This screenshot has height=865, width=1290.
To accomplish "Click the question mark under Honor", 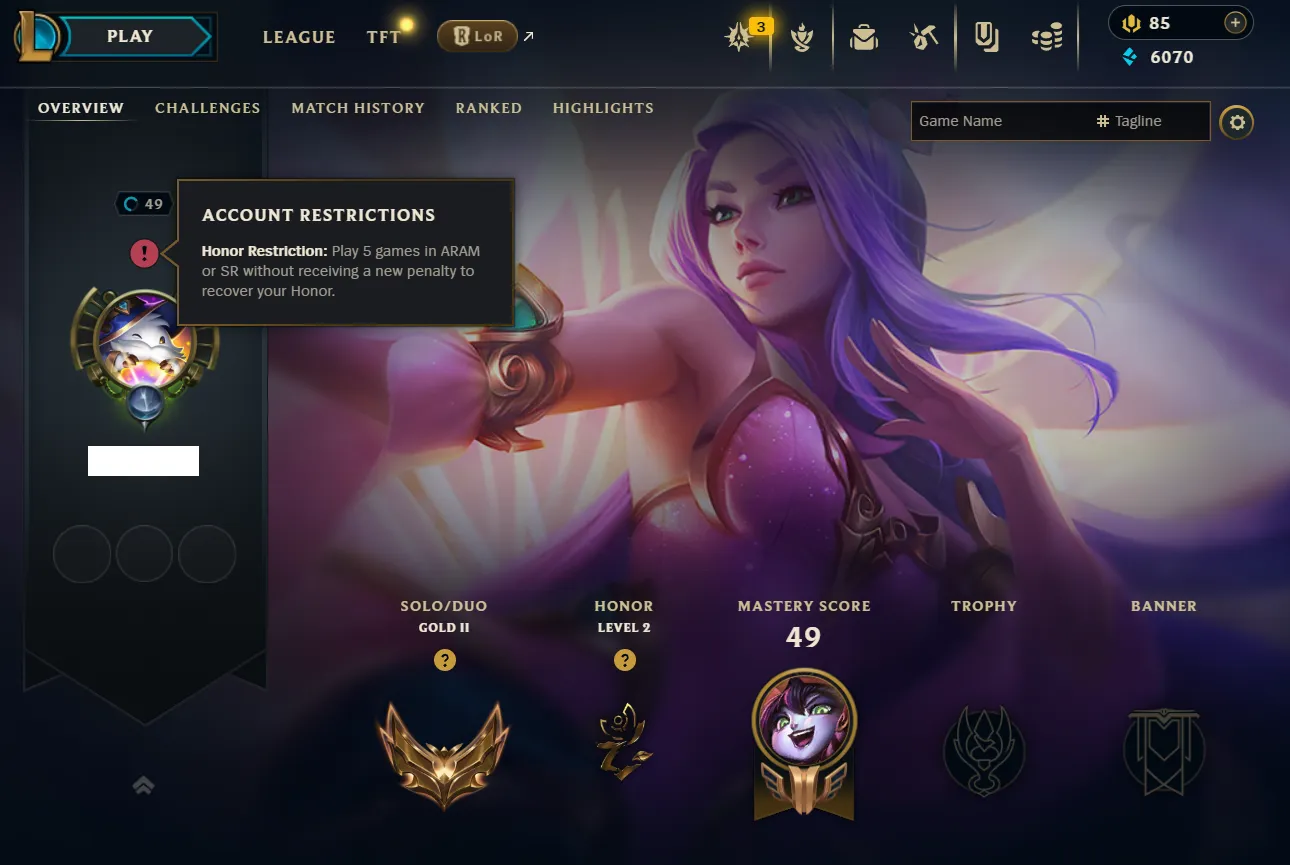I will tap(624, 660).
